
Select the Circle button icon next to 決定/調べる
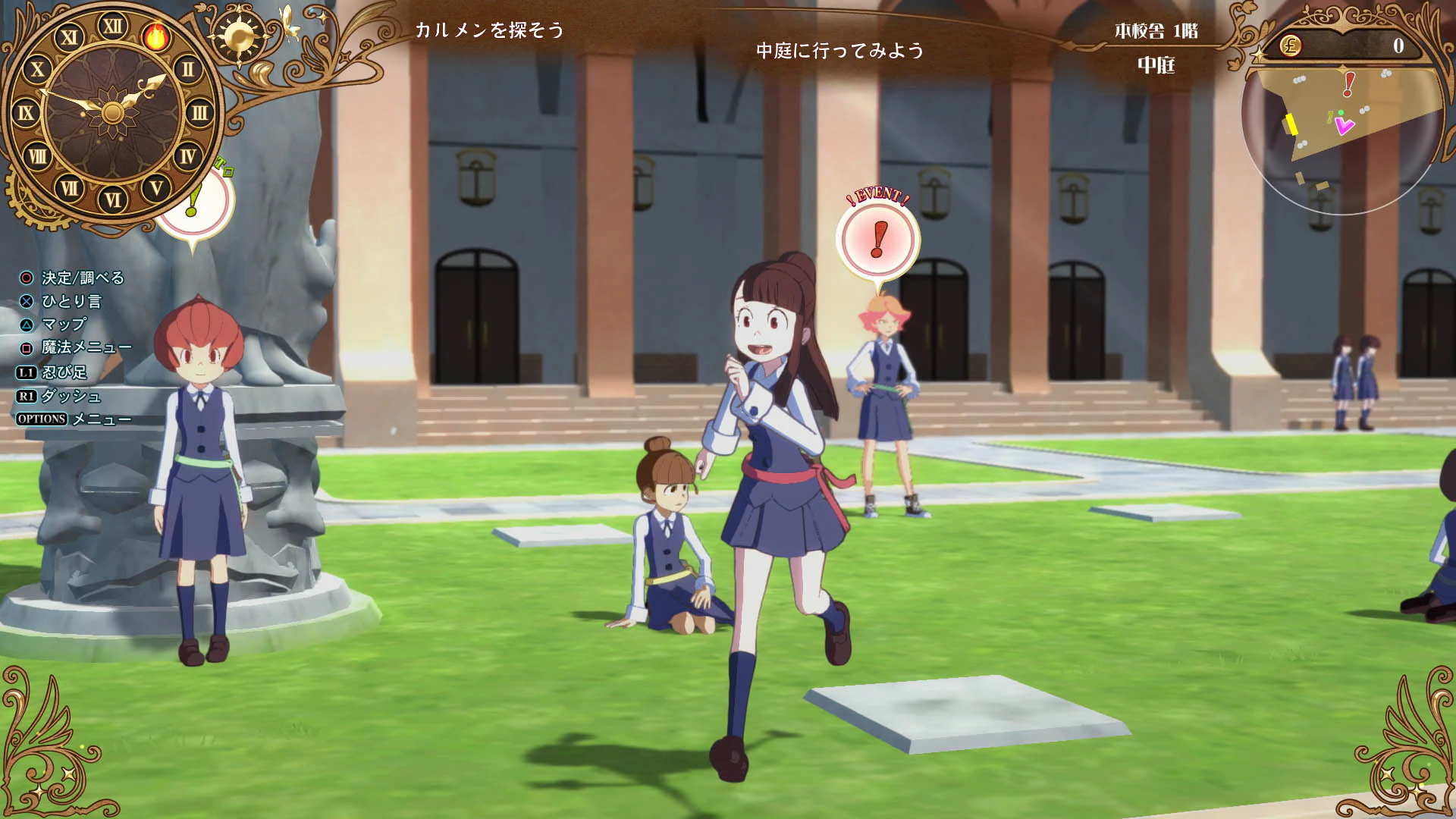[x=27, y=279]
